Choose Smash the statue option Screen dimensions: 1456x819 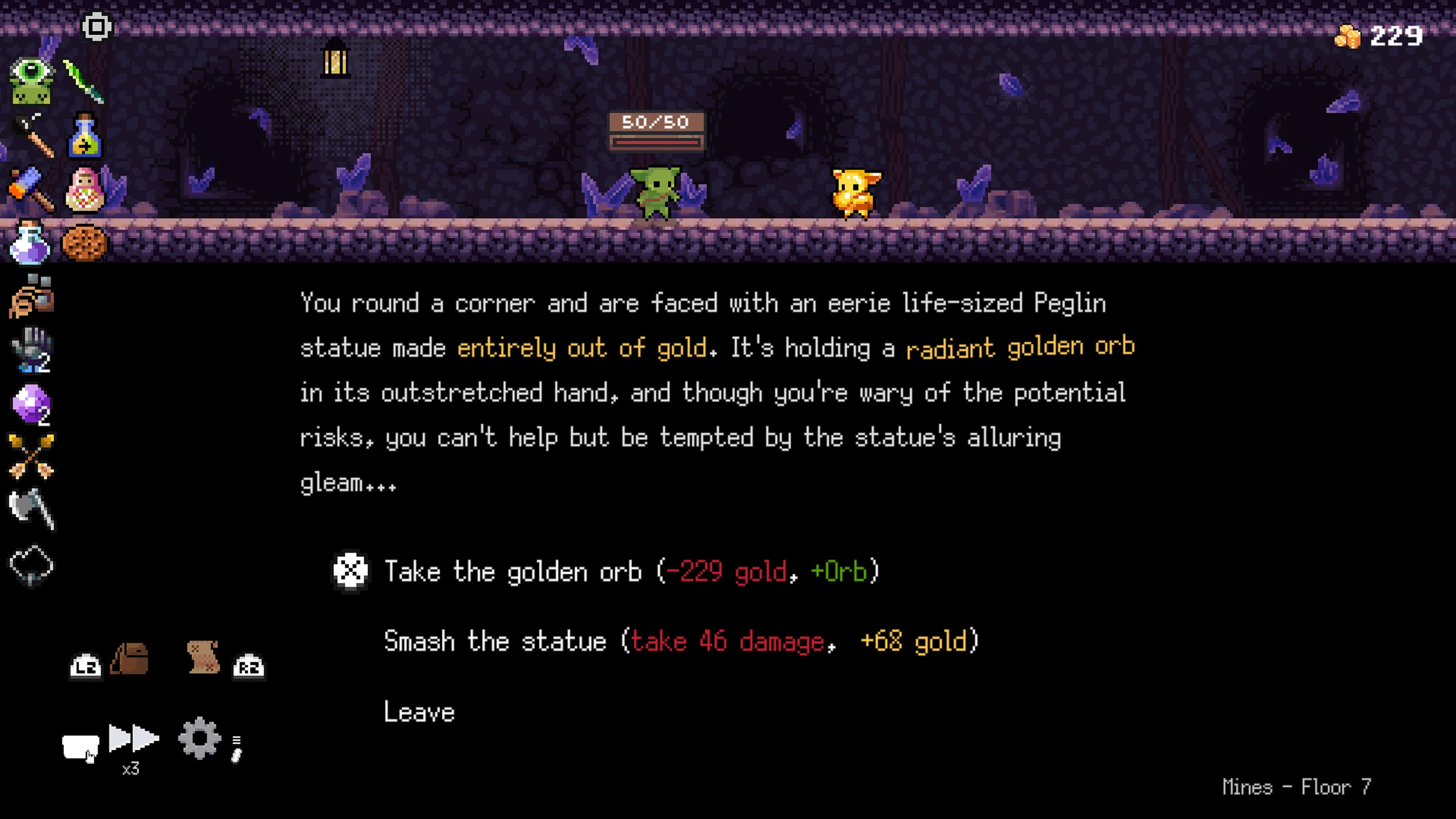tap(678, 642)
